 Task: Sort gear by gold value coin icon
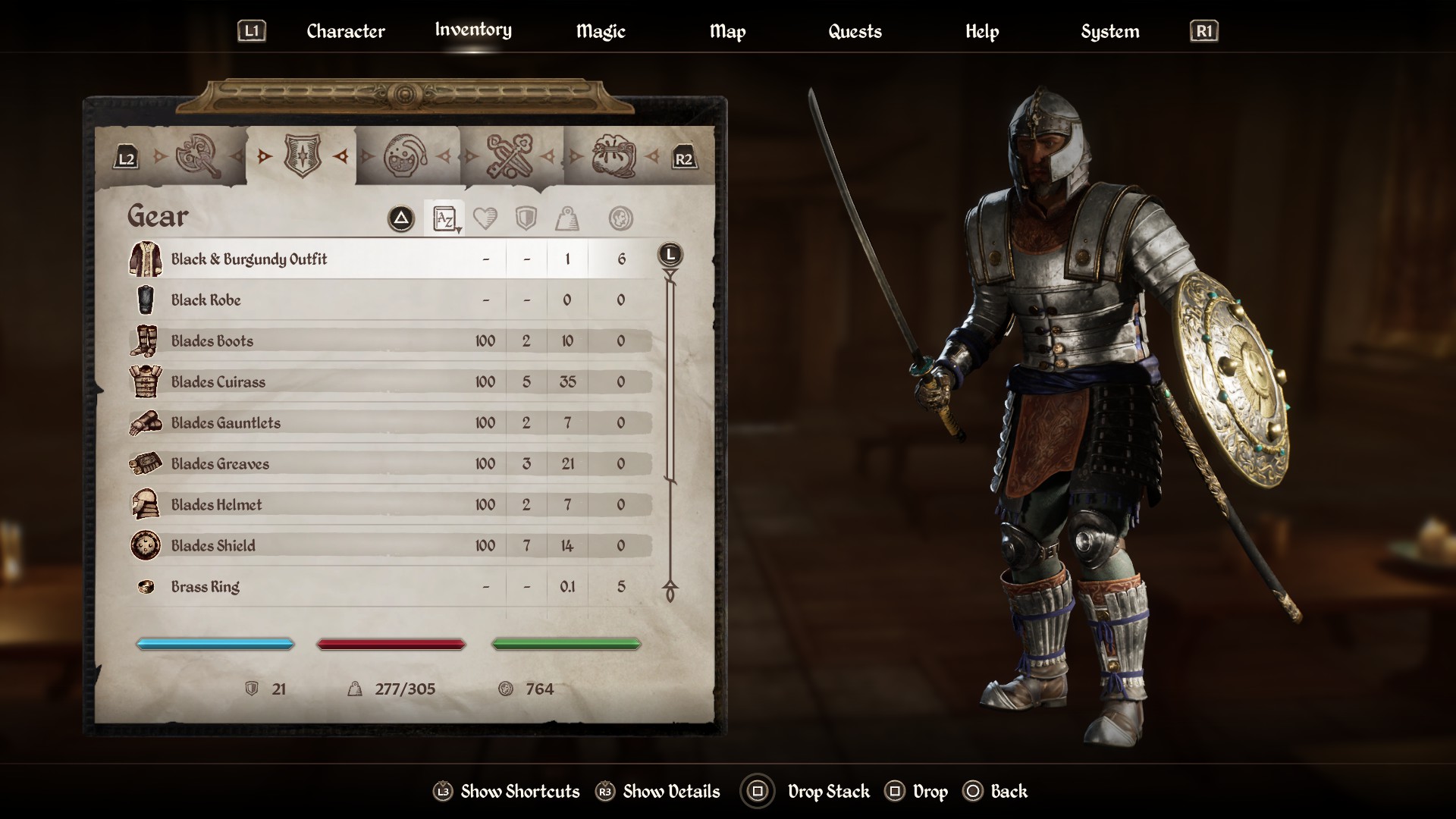tap(620, 219)
